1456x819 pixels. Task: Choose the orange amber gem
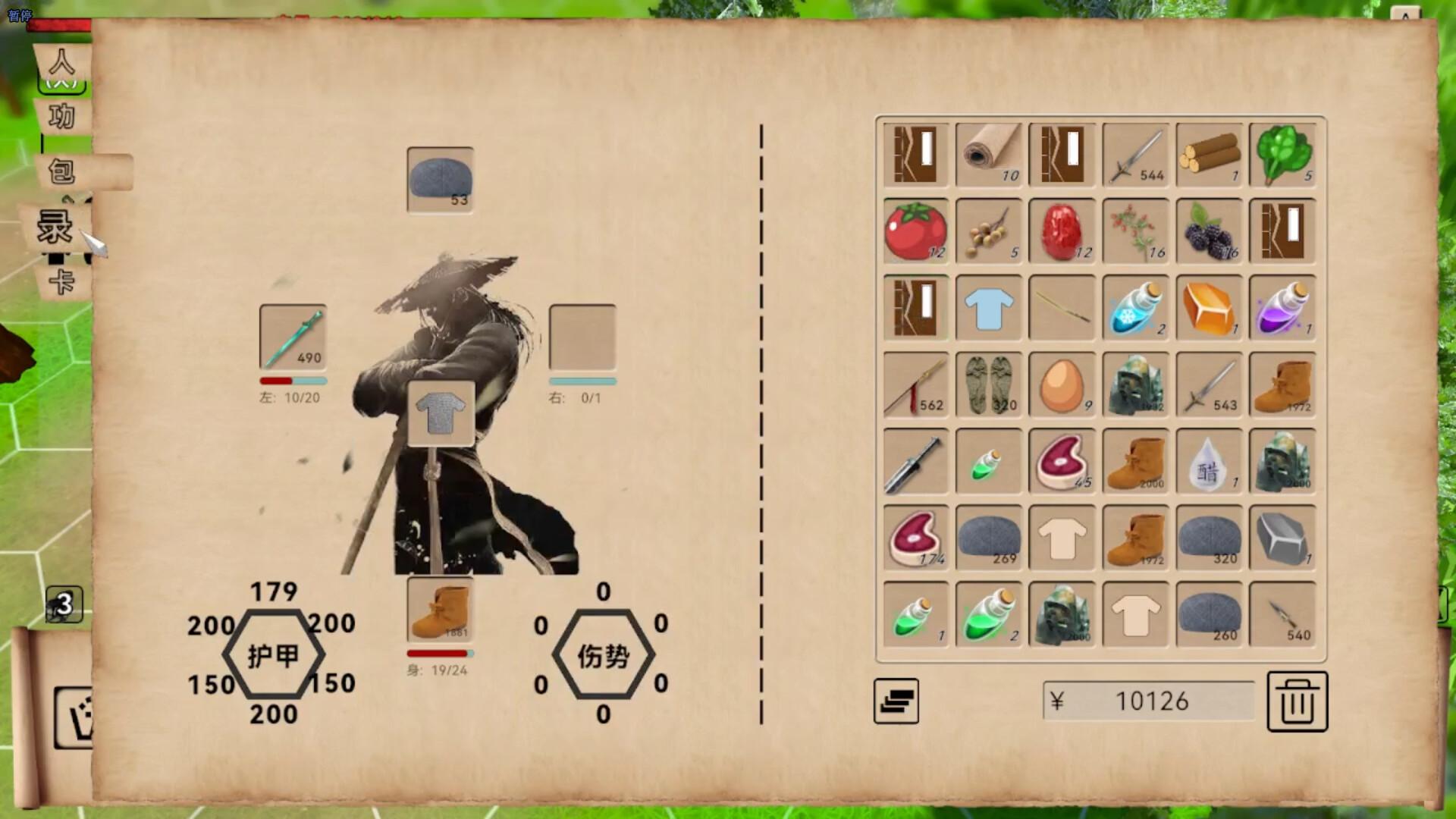pos(1209,308)
